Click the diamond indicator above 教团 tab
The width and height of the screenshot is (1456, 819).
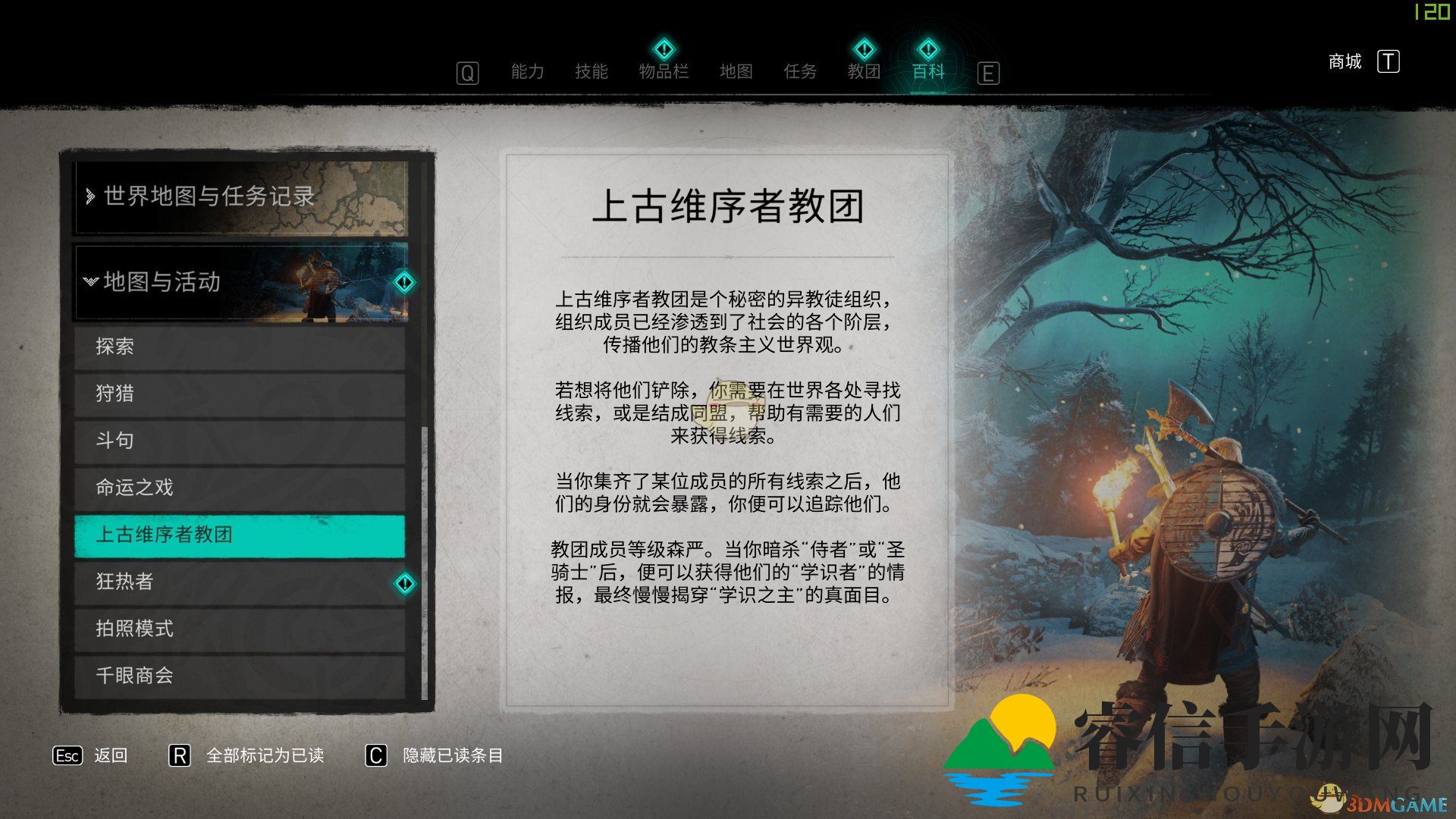[x=864, y=49]
